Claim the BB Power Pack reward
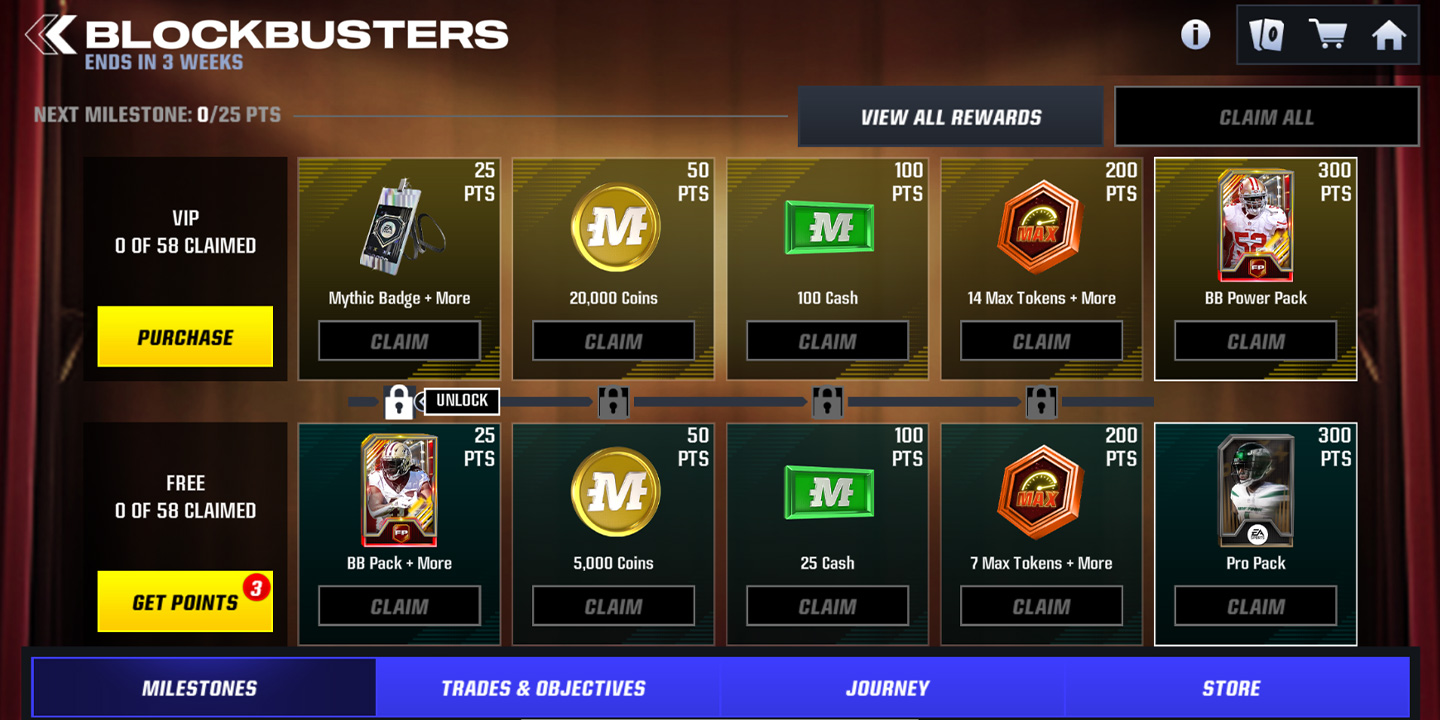This screenshot has width=1440, height=720. pyautogui.click(x=1255, y=340)
